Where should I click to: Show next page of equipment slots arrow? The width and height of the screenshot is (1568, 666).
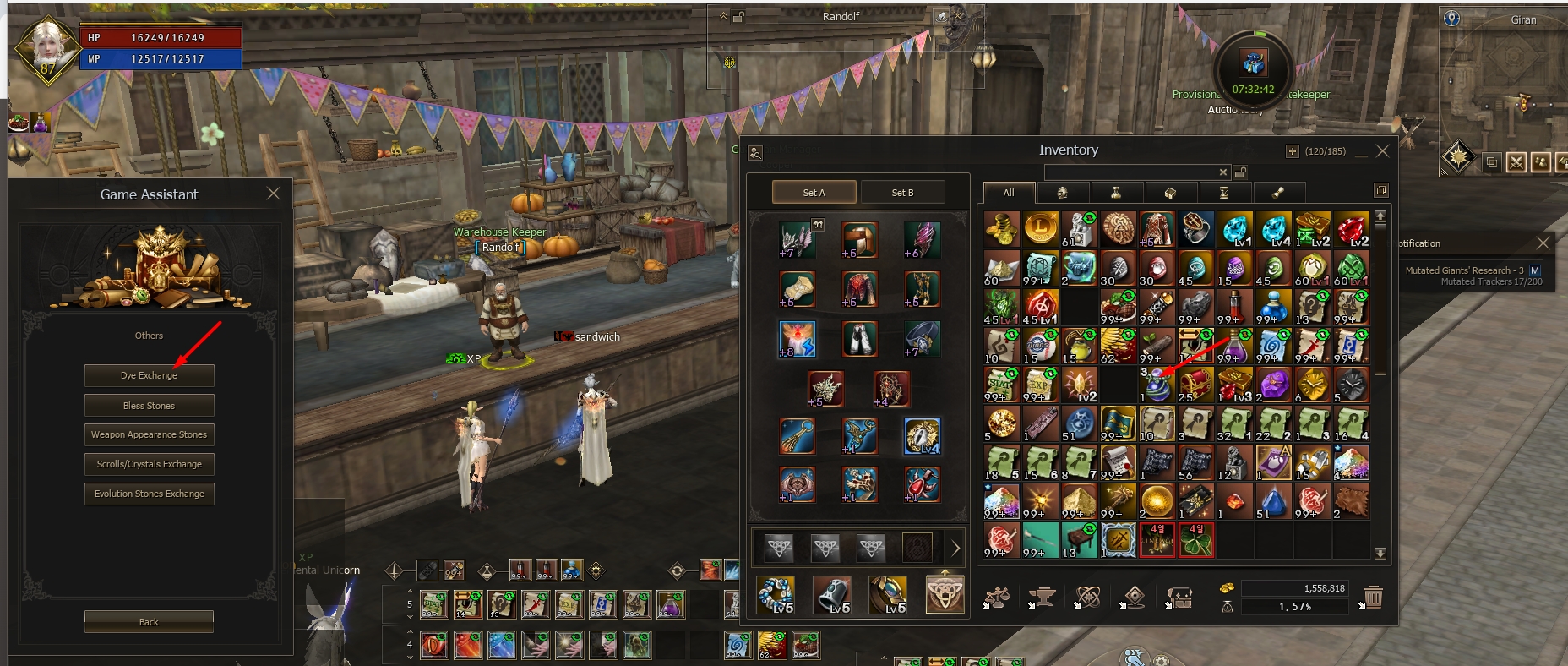[955, 549]
